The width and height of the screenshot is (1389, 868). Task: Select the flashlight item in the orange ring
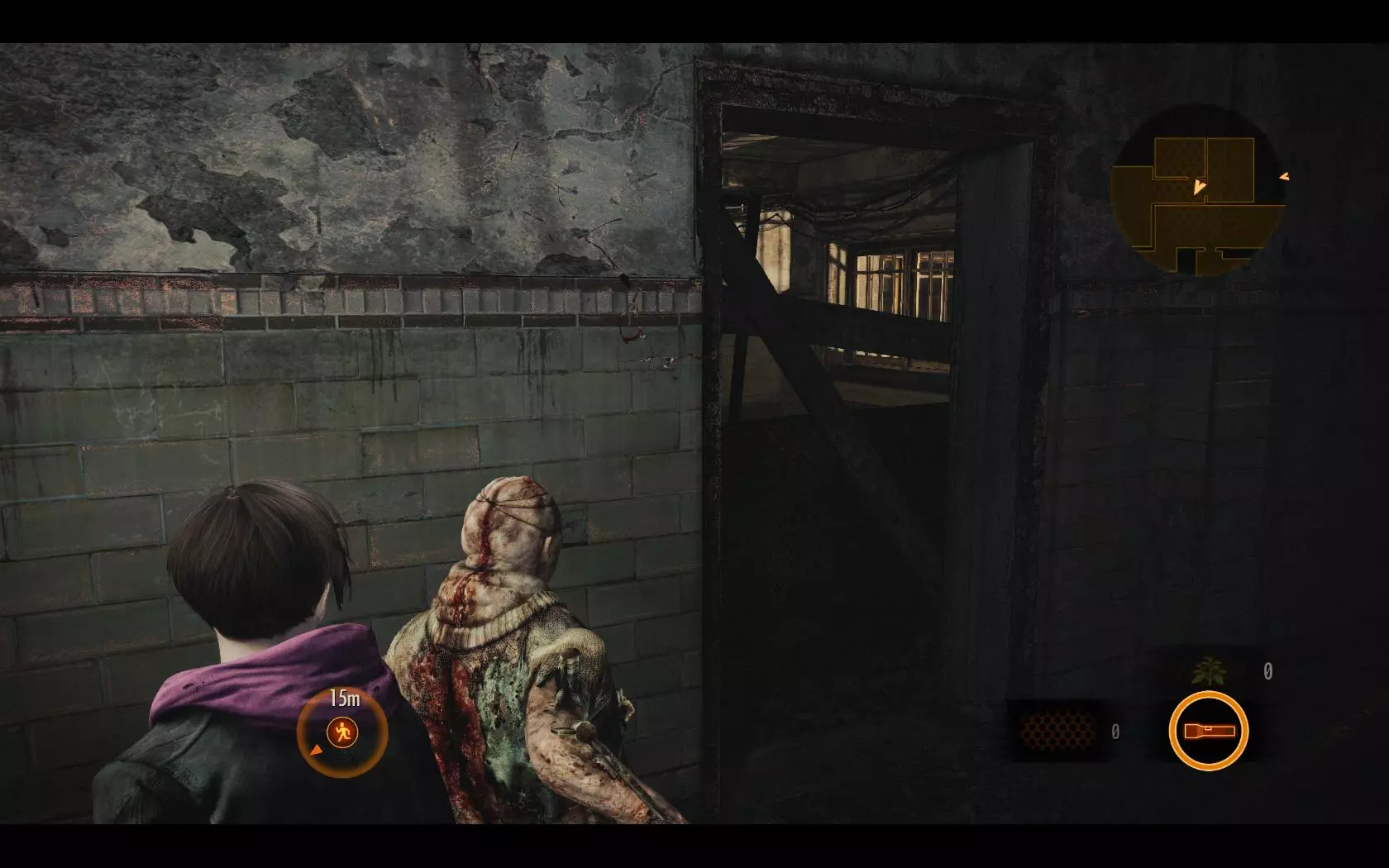(x=1208, y=731)
